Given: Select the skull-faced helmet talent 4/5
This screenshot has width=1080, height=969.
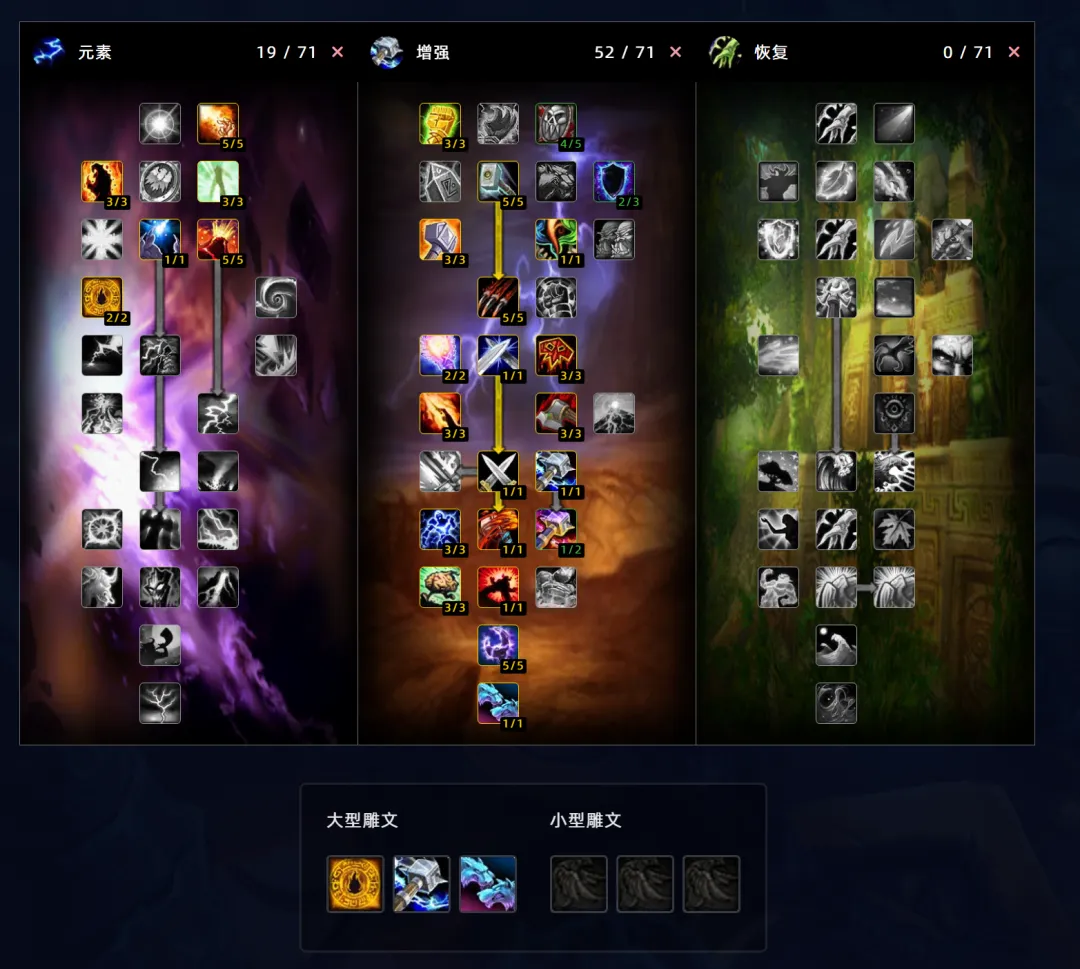Looking at the screenshot, I should pos(556,124).
